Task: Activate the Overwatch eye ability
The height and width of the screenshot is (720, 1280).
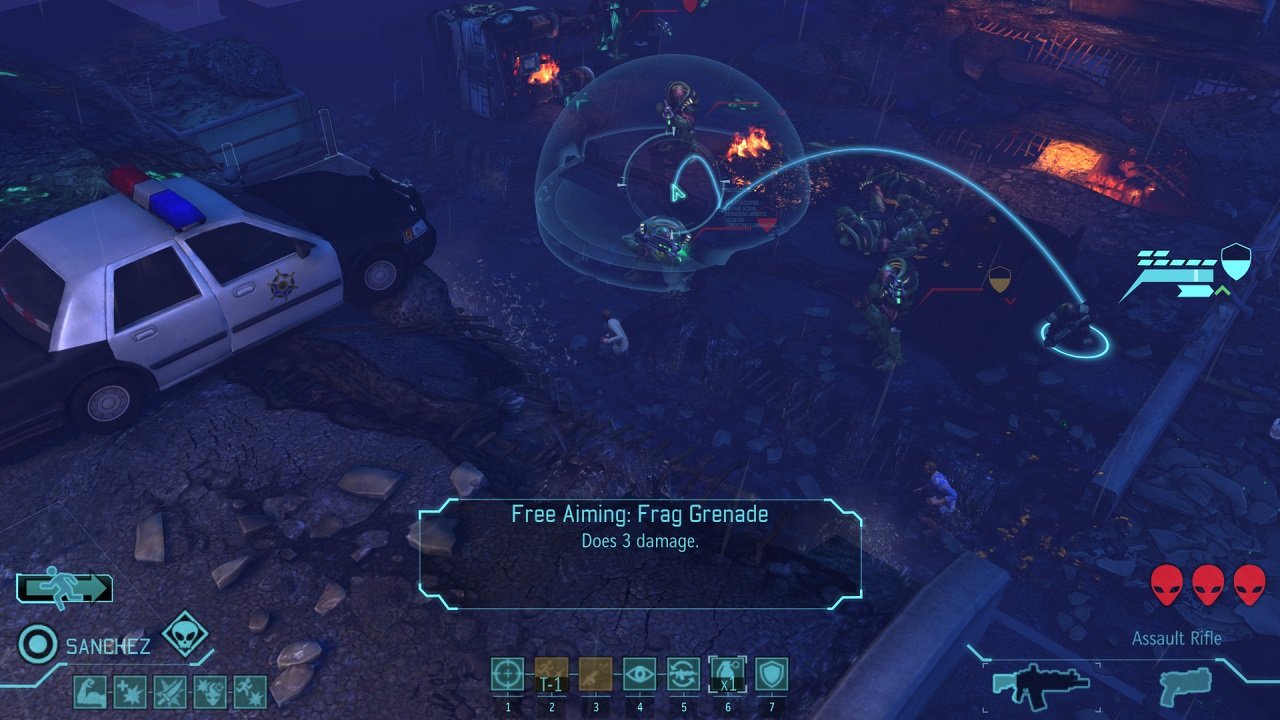Action: 639,674
